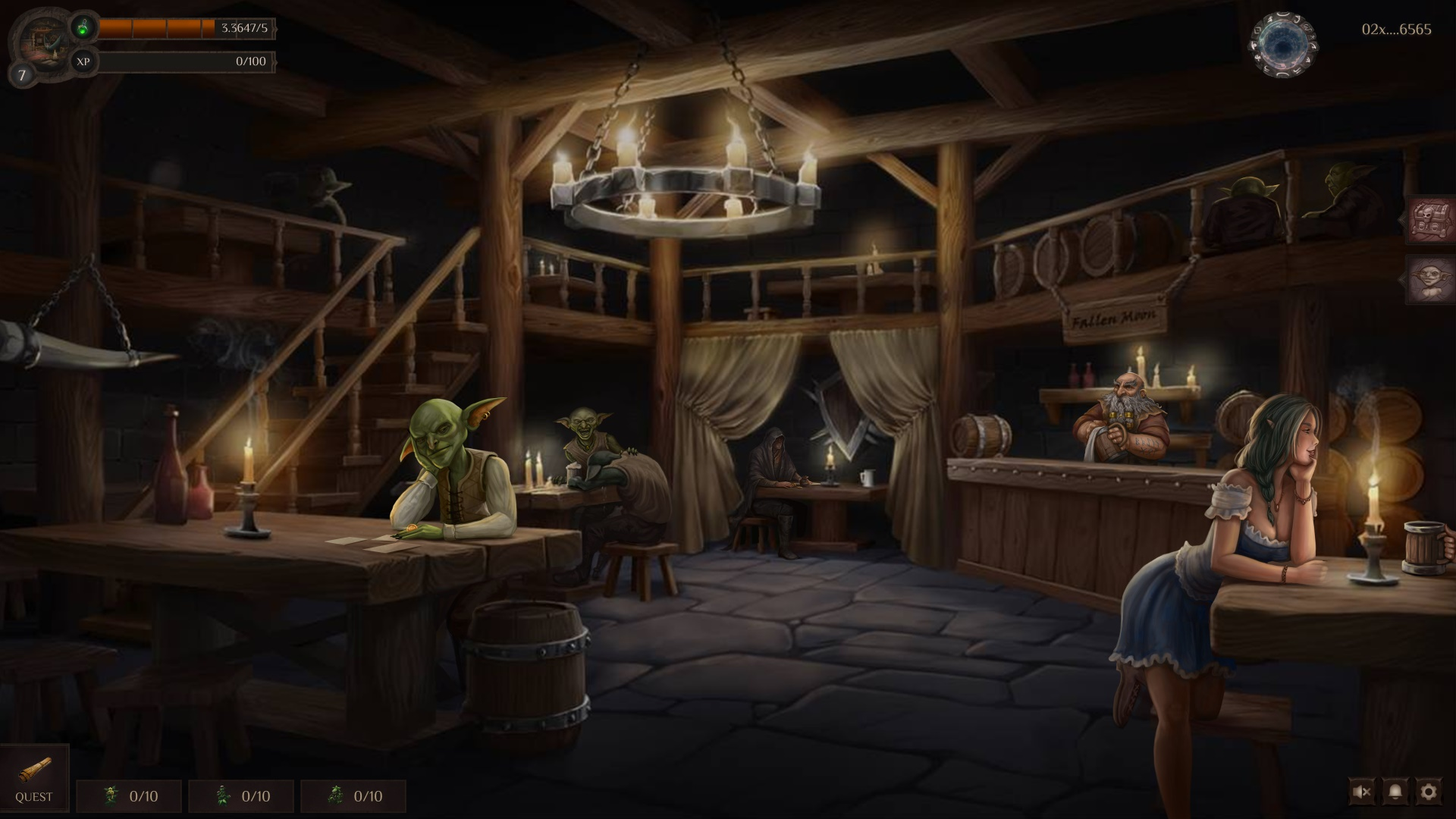Open the Quest scroll button
Viewport: 1456px width, 819px height.
34,777
